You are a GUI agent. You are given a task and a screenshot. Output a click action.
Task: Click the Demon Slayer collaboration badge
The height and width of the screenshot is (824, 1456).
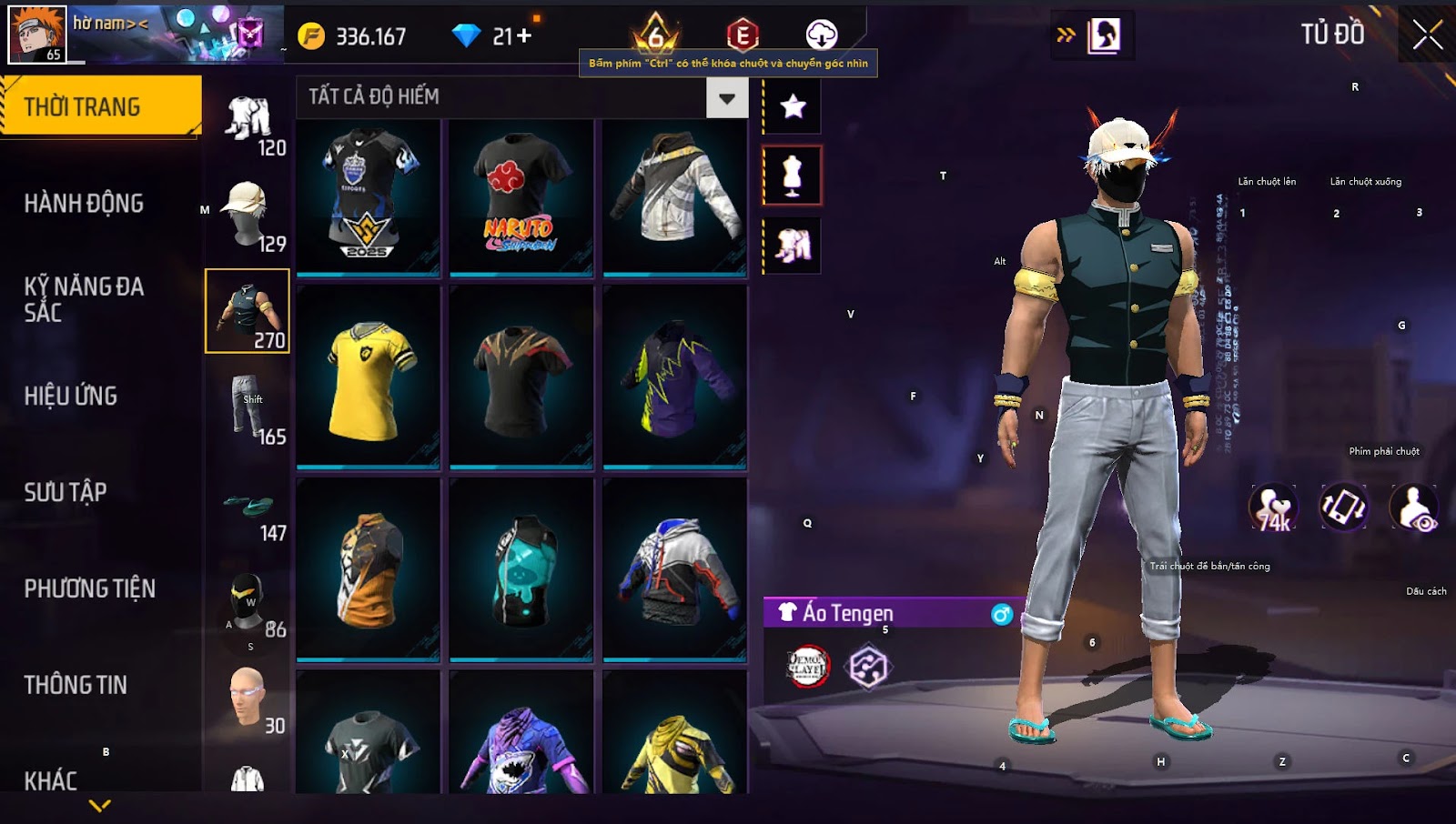(x=807, y=666)
